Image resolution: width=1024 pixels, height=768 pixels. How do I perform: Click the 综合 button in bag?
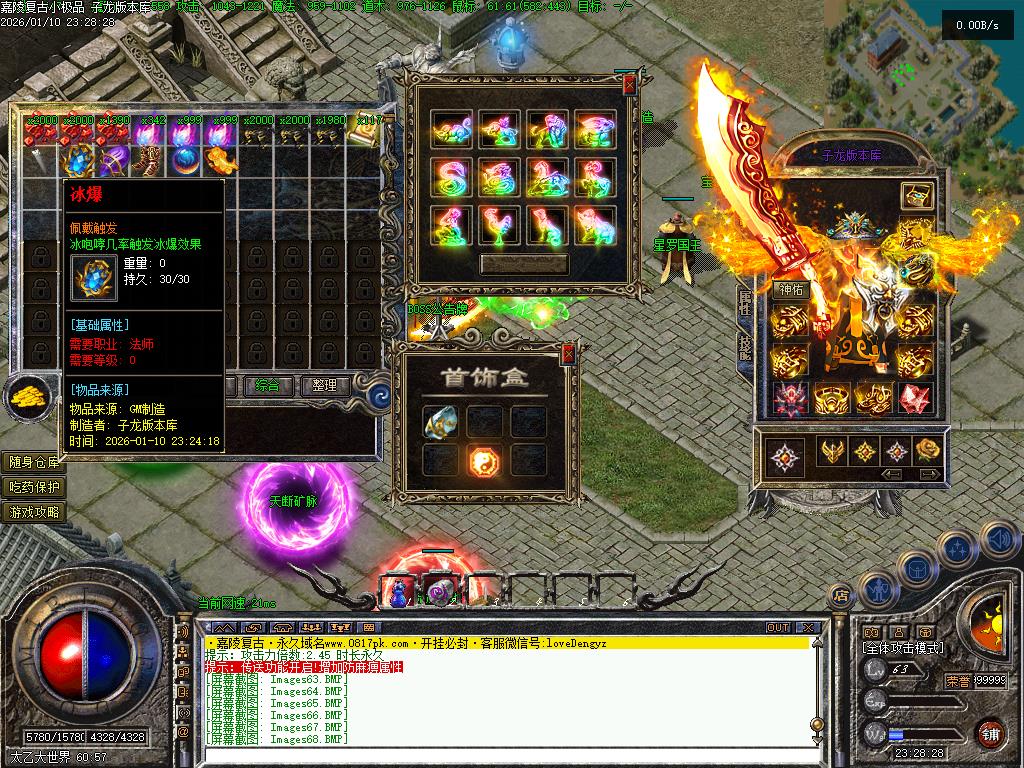click(x=267, y=386)
